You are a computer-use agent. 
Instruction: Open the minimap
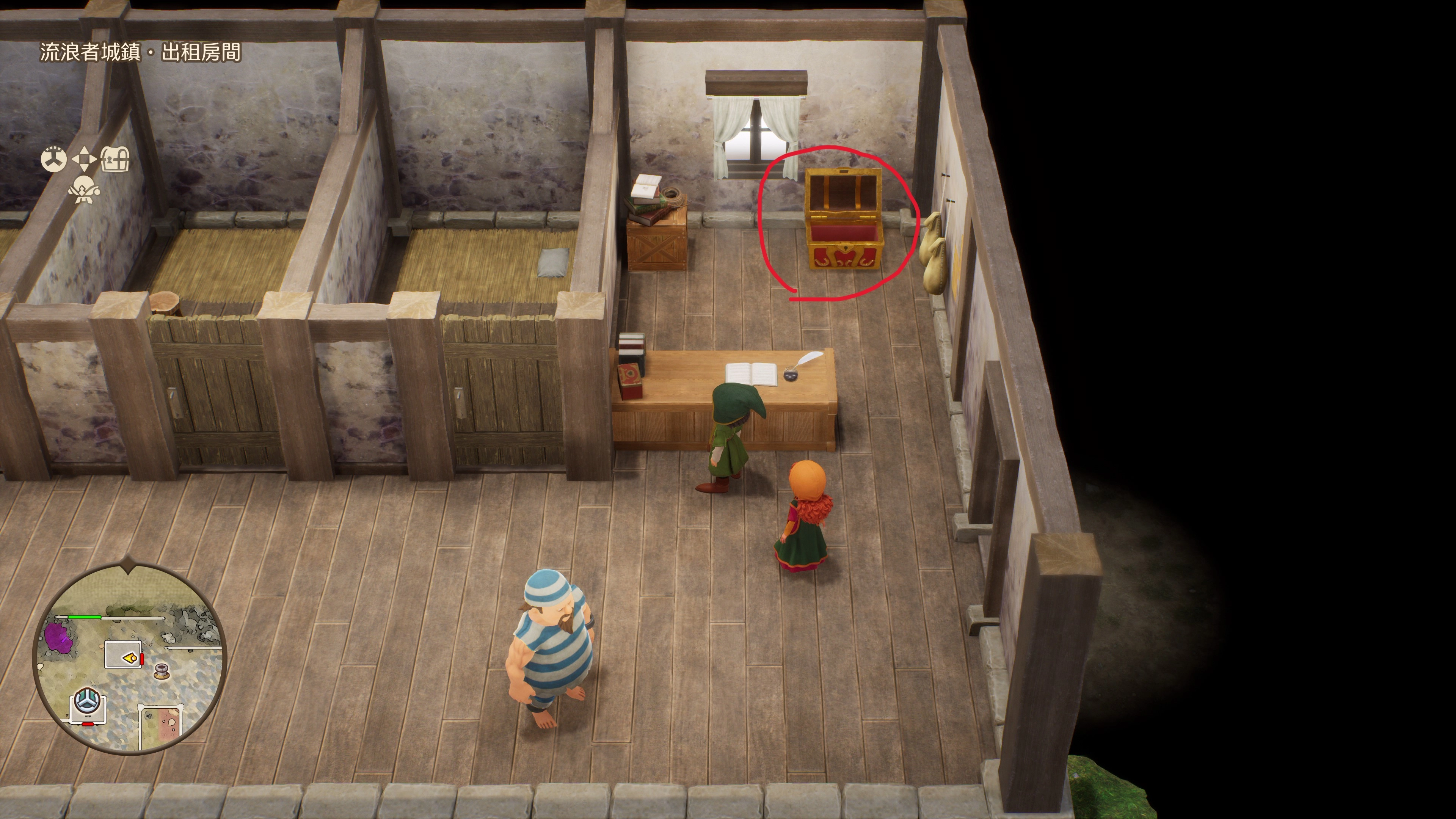click(x=130, y=656)
